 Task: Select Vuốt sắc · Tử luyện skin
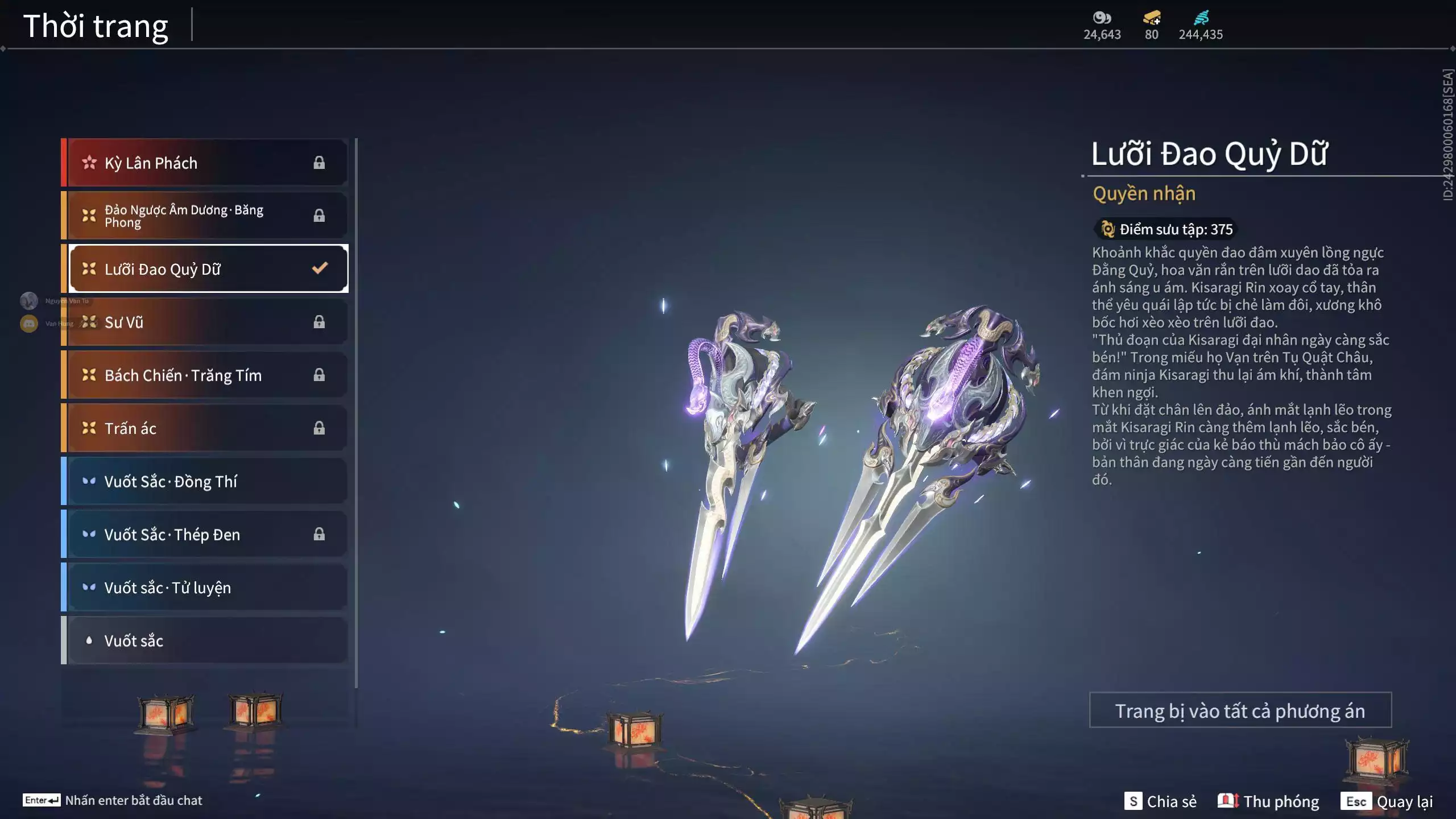coord(205,587)
